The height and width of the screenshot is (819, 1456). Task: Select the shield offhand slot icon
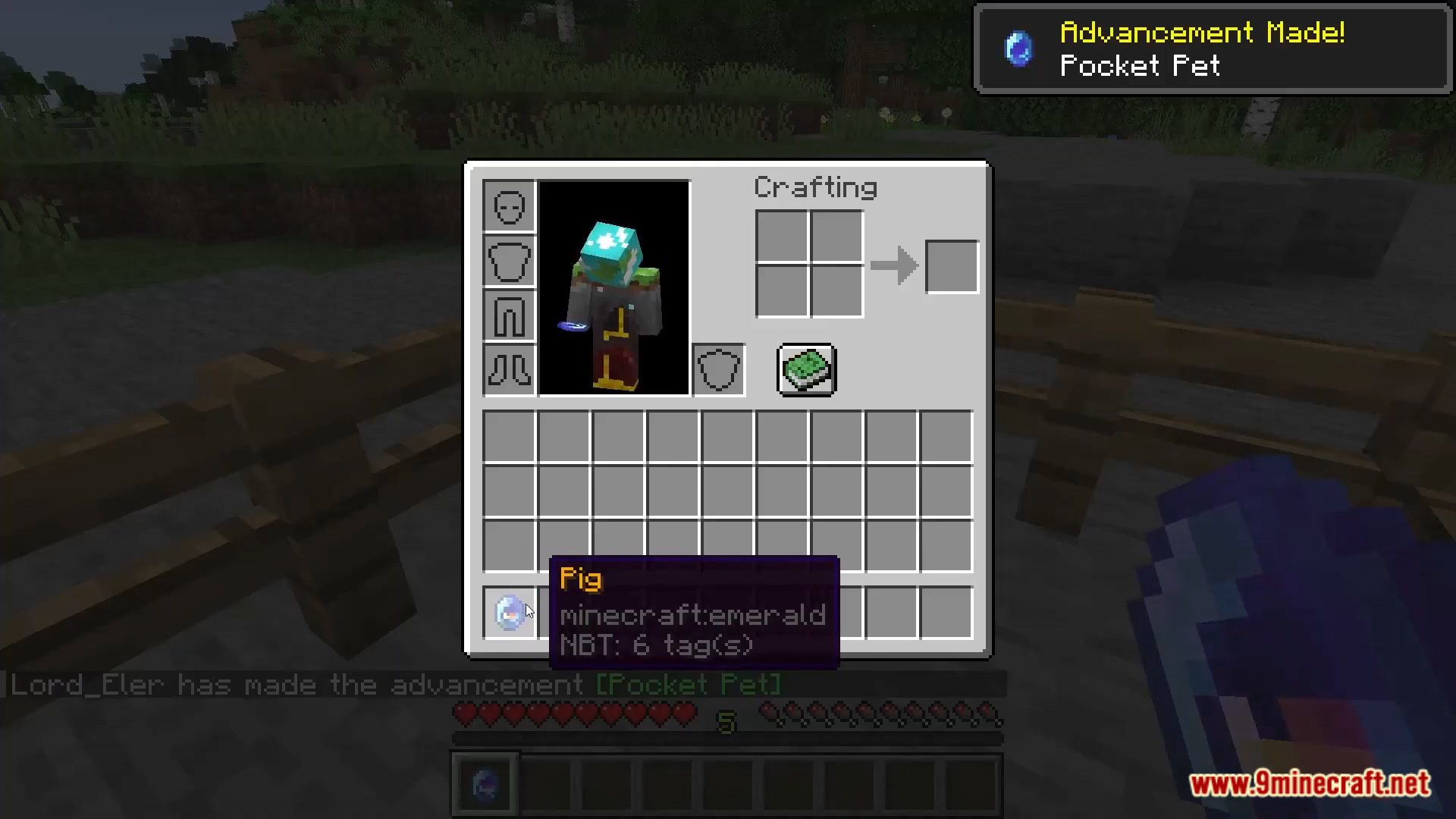[x=717, y=370]
